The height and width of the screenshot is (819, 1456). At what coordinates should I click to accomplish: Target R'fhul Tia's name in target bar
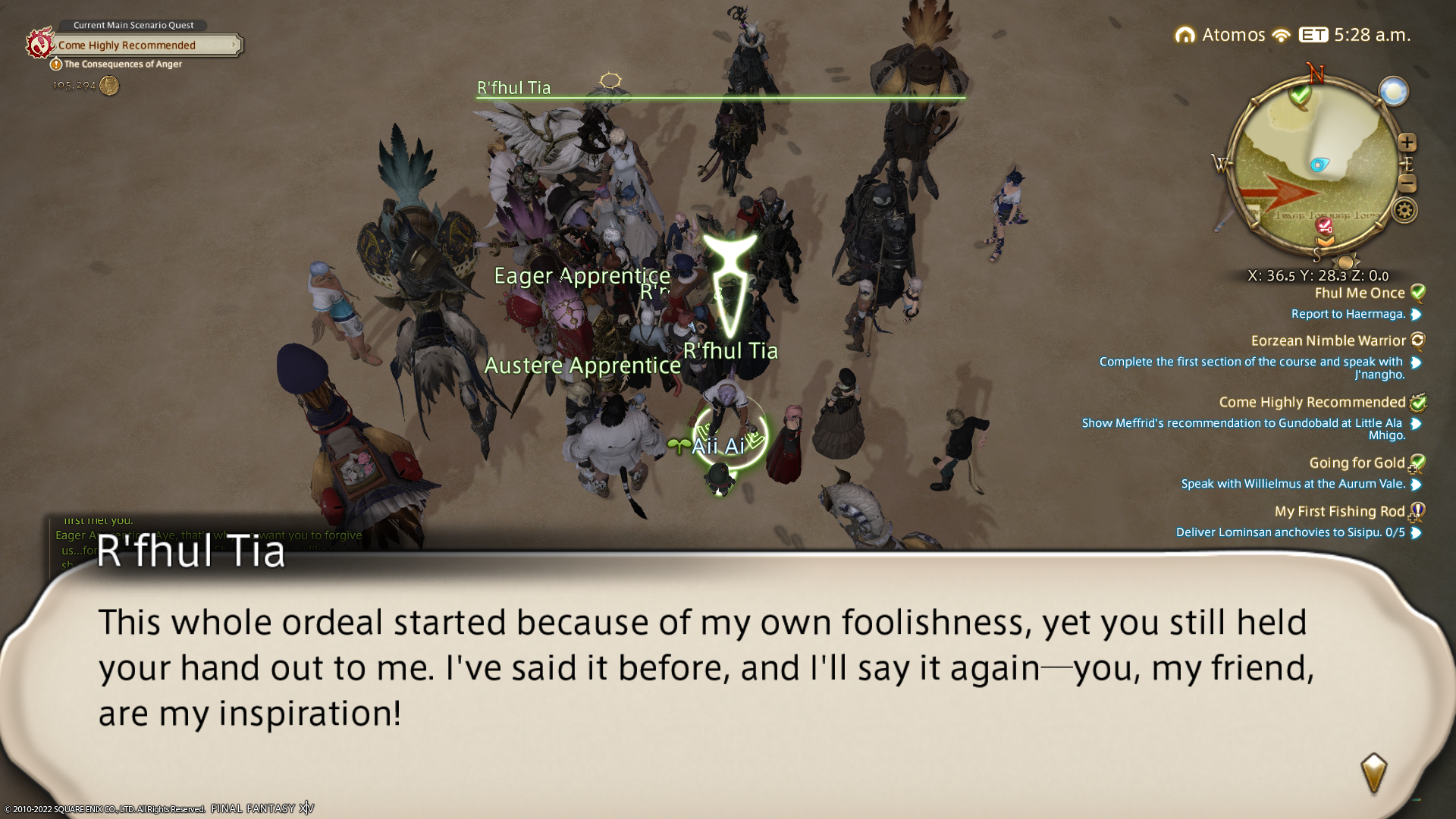pyautogui.click(x=513, y=88)
